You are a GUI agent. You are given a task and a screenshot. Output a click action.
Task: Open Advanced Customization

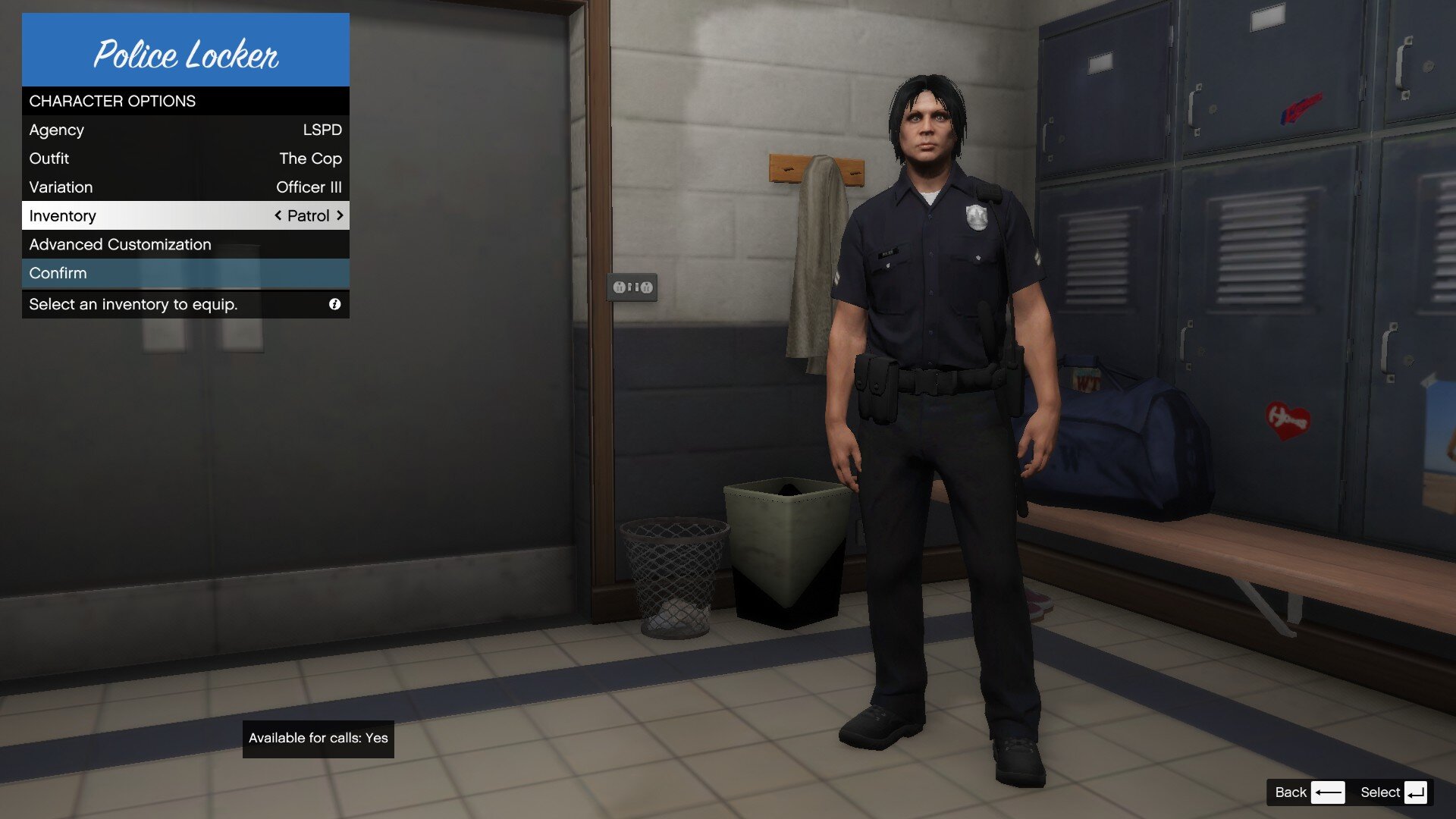point(185,245)
